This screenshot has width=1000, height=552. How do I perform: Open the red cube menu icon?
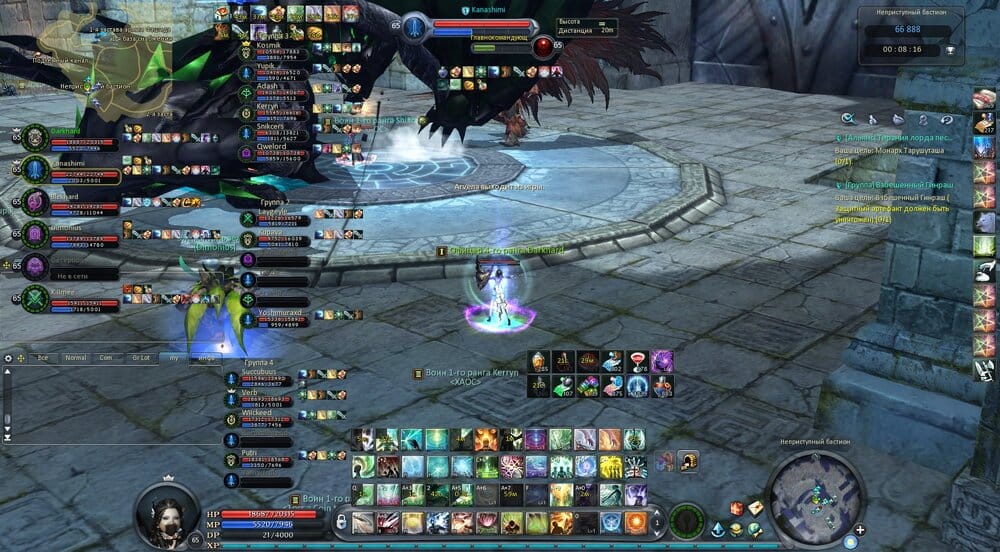(x=737, y=509)
